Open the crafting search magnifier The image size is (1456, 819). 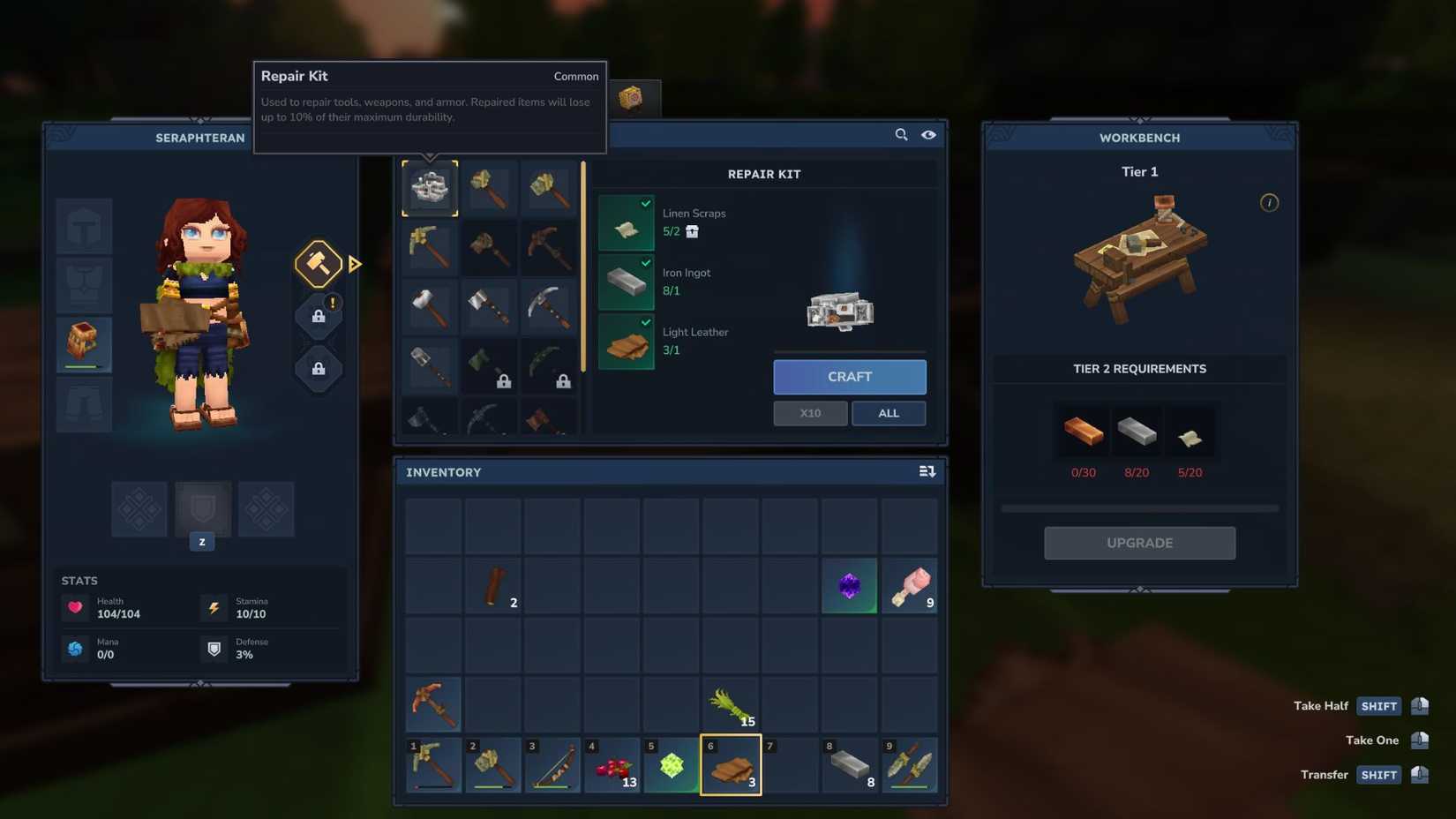coord(901,134)
